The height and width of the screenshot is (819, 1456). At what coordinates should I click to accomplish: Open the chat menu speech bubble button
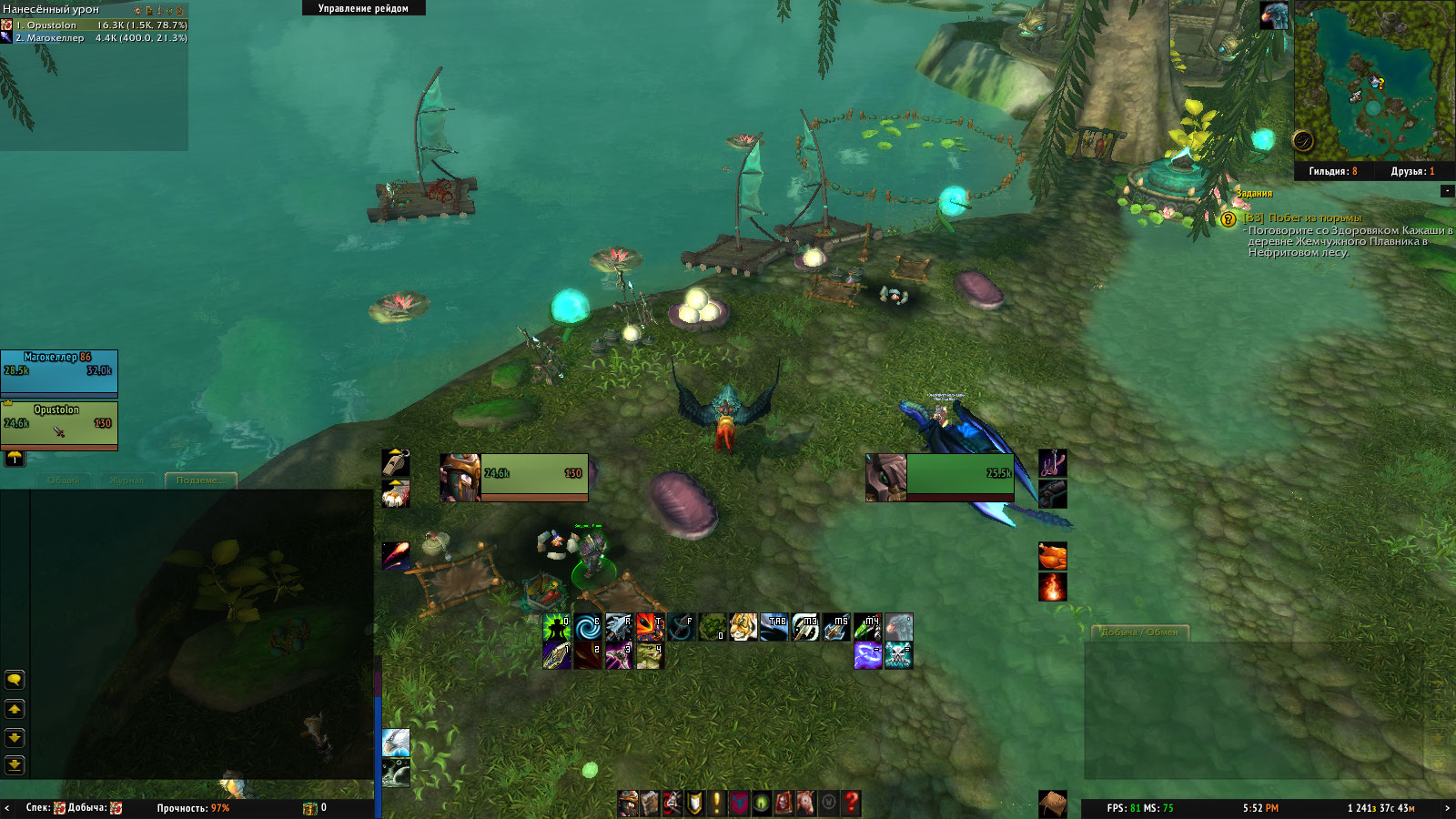(15, 680)
